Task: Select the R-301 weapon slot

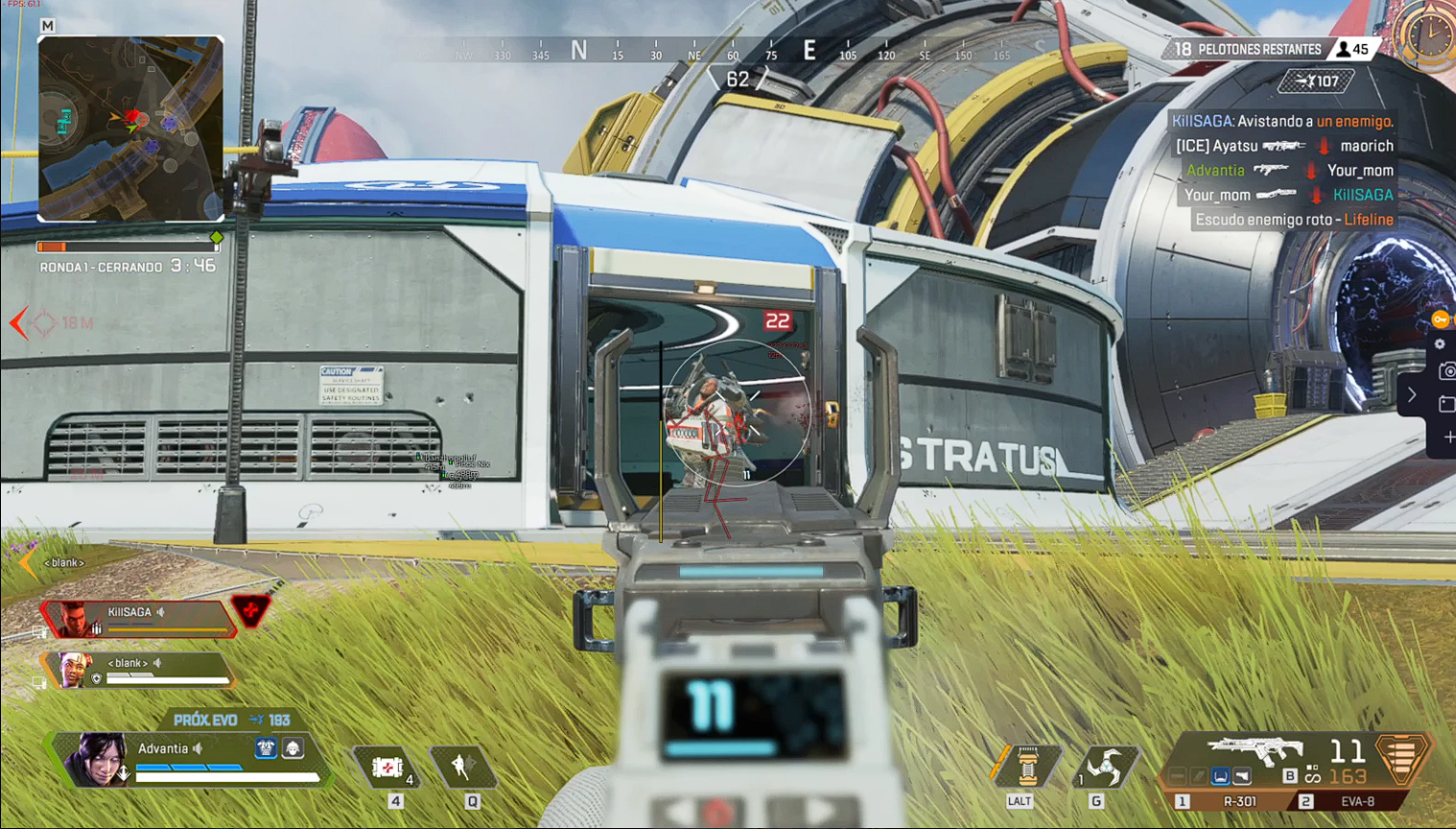Action: point(1239,801)
